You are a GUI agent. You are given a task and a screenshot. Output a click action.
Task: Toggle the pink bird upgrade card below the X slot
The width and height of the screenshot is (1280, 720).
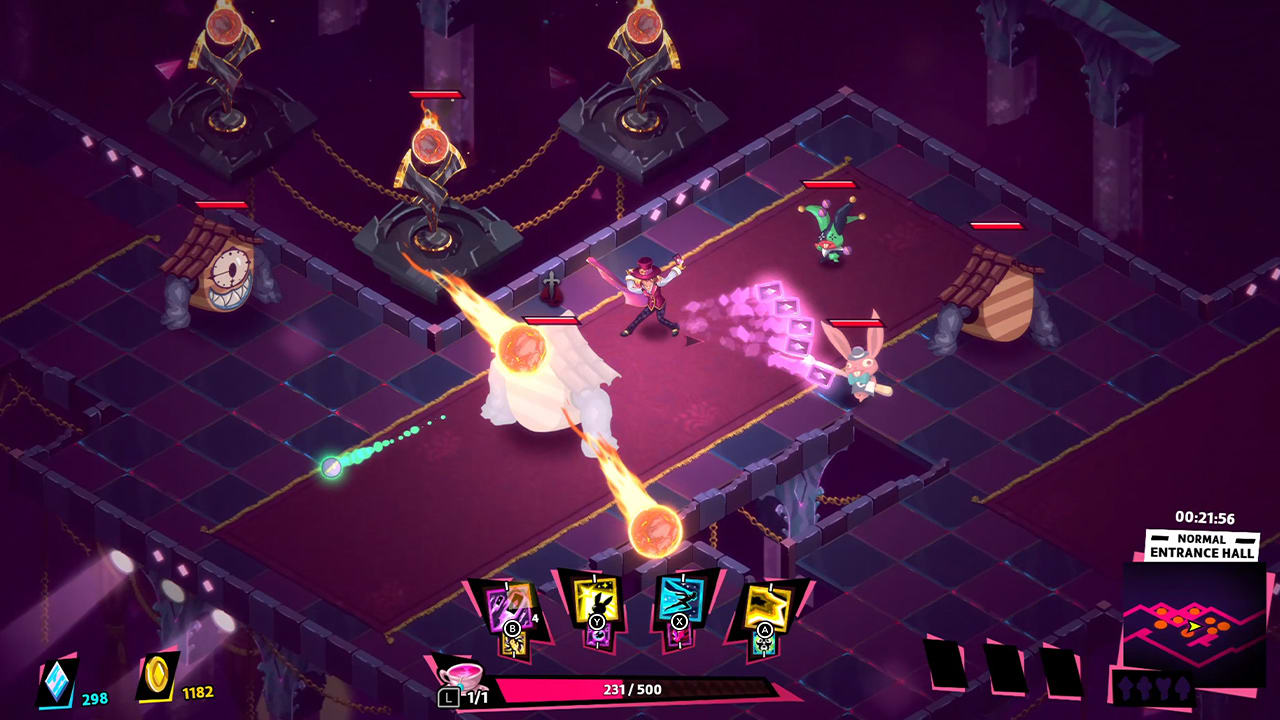(x=680, y=636)
